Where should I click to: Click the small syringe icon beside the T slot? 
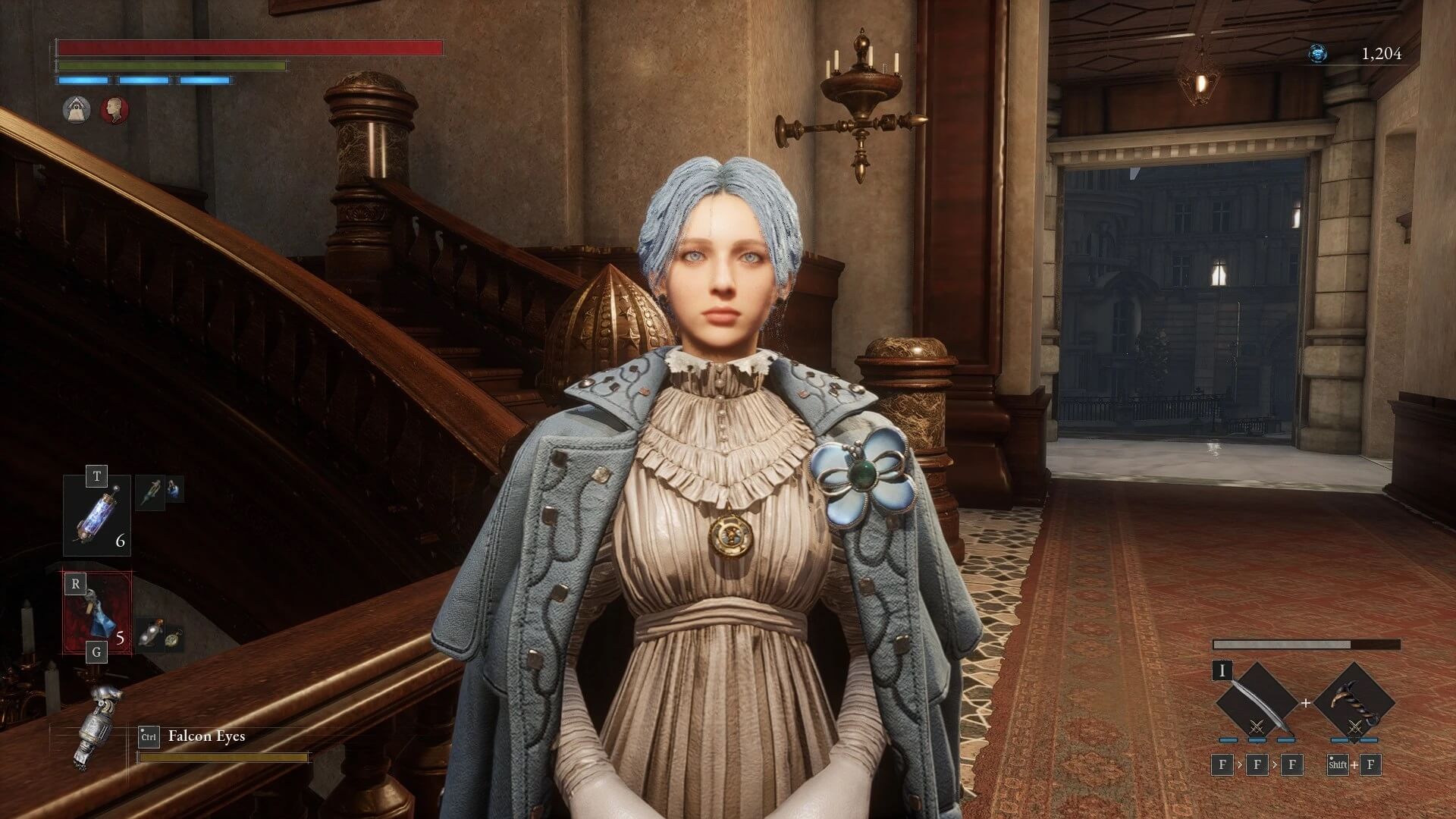(x=152, y=492)
